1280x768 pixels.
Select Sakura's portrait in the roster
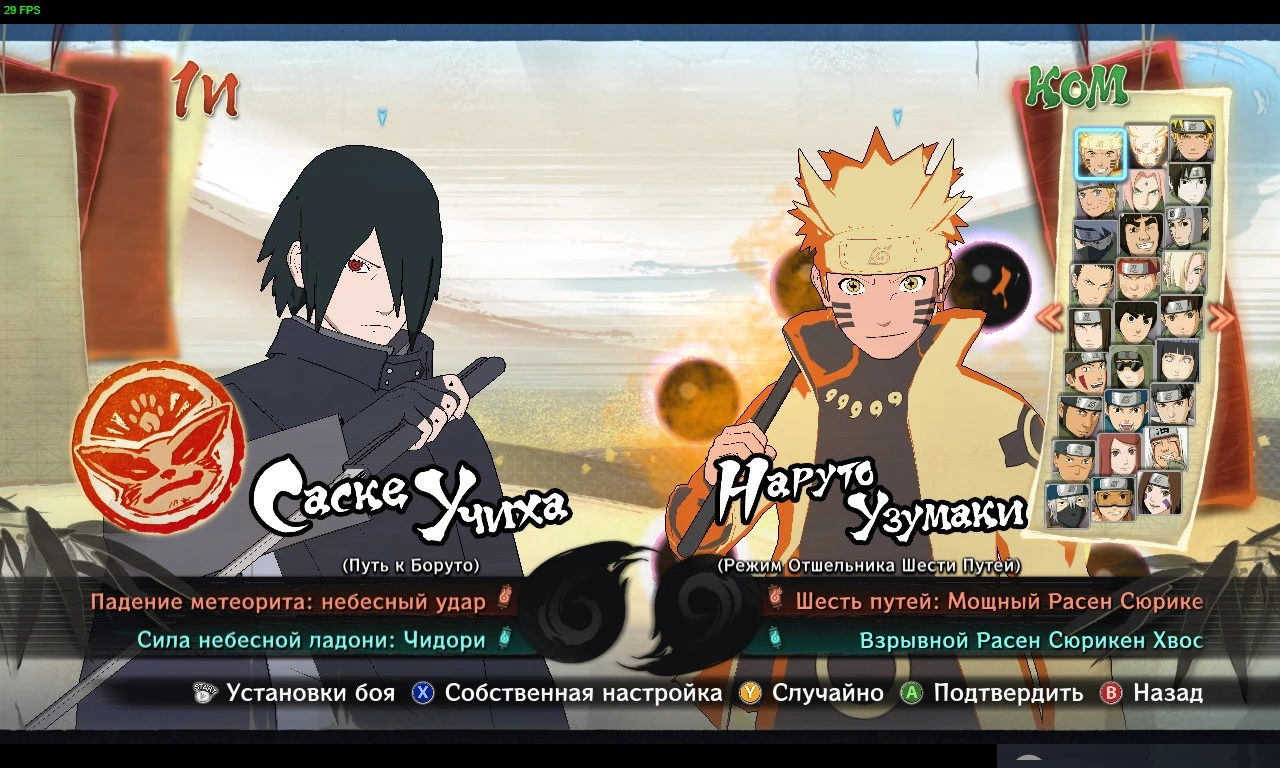tap(1146, 191)
